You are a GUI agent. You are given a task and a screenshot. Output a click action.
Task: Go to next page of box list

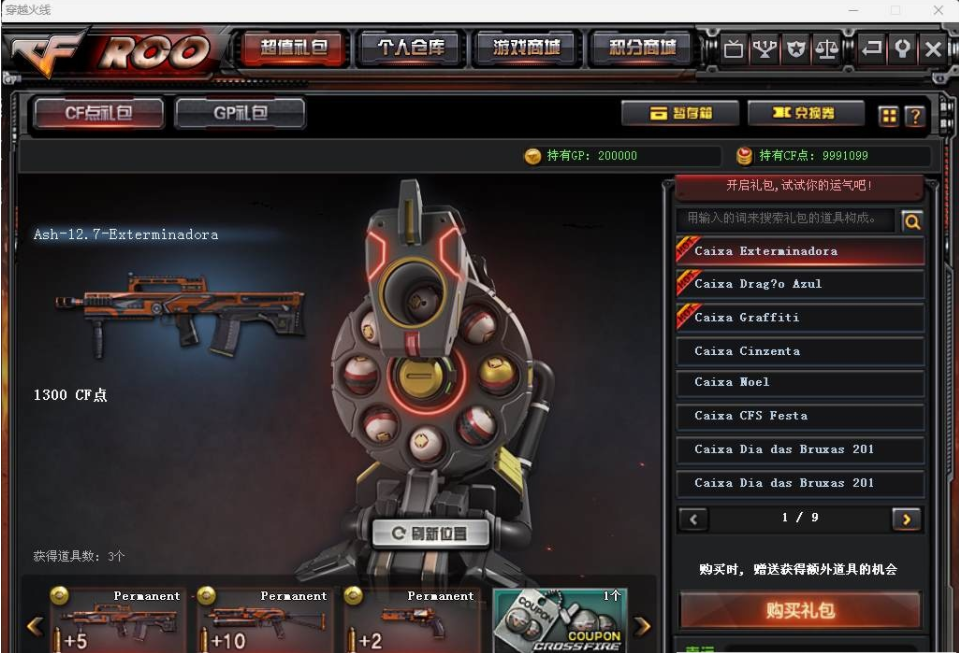pos(906,519)
